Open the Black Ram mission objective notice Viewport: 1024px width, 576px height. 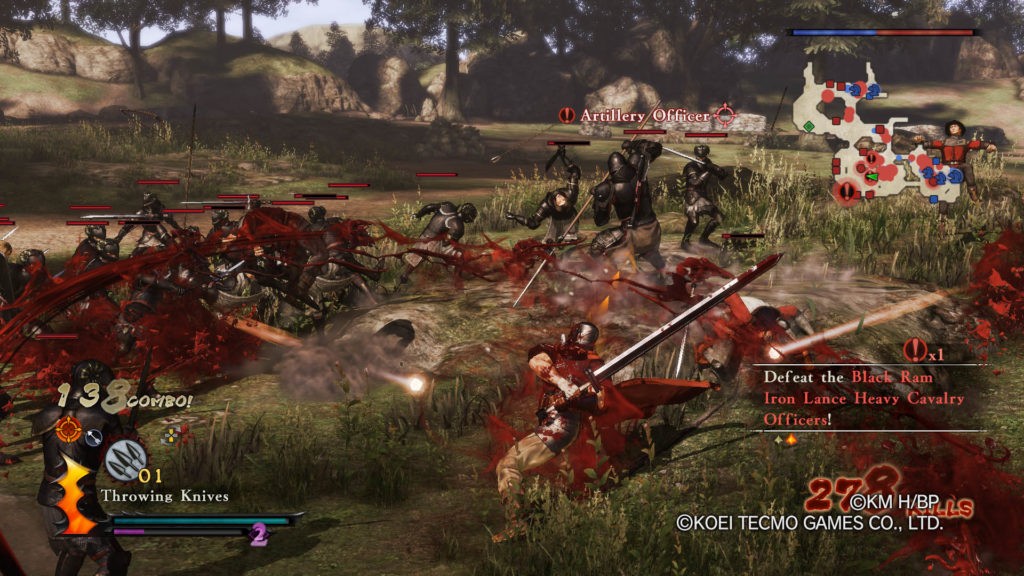point(865,398)
